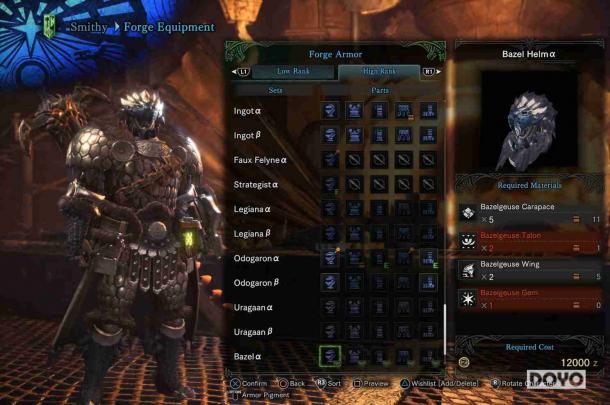Select the Ingot β armor row
Screen dimensions: 610x405
pyautogui.click(x=260, y=135)
